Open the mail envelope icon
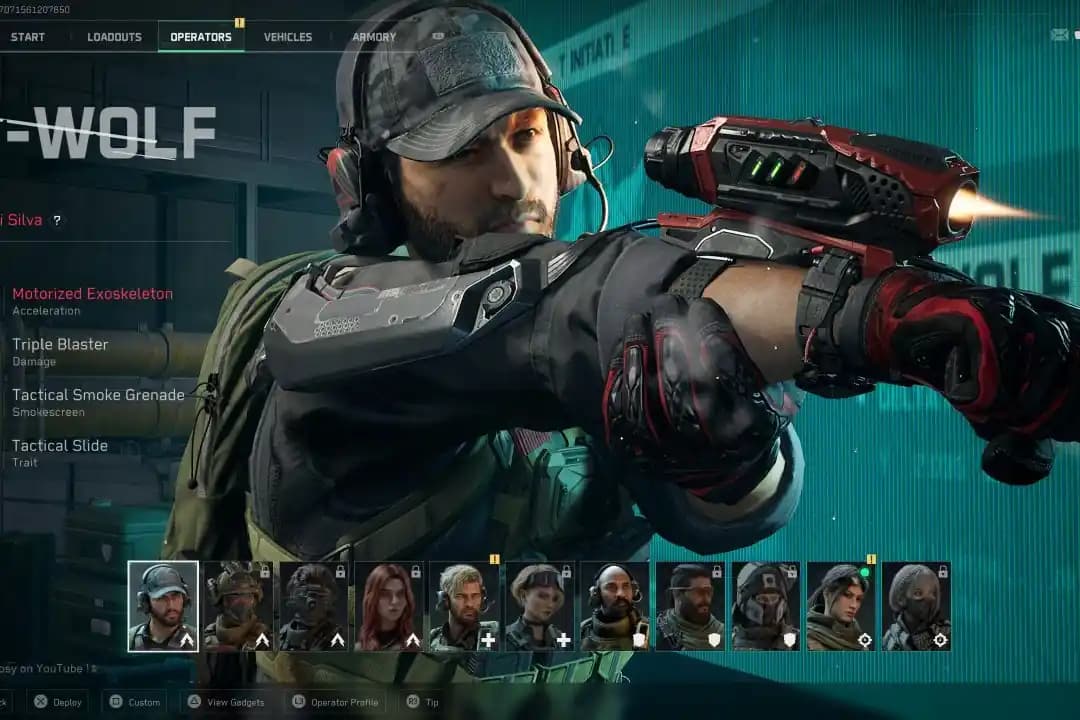Screen dimensions: 1080x720 point(1059,35)
